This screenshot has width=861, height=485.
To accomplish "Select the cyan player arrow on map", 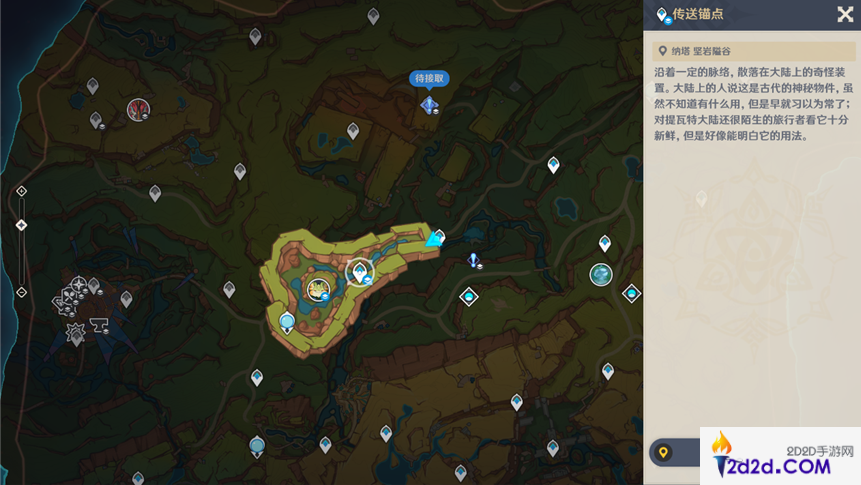I will pos(433,240).
